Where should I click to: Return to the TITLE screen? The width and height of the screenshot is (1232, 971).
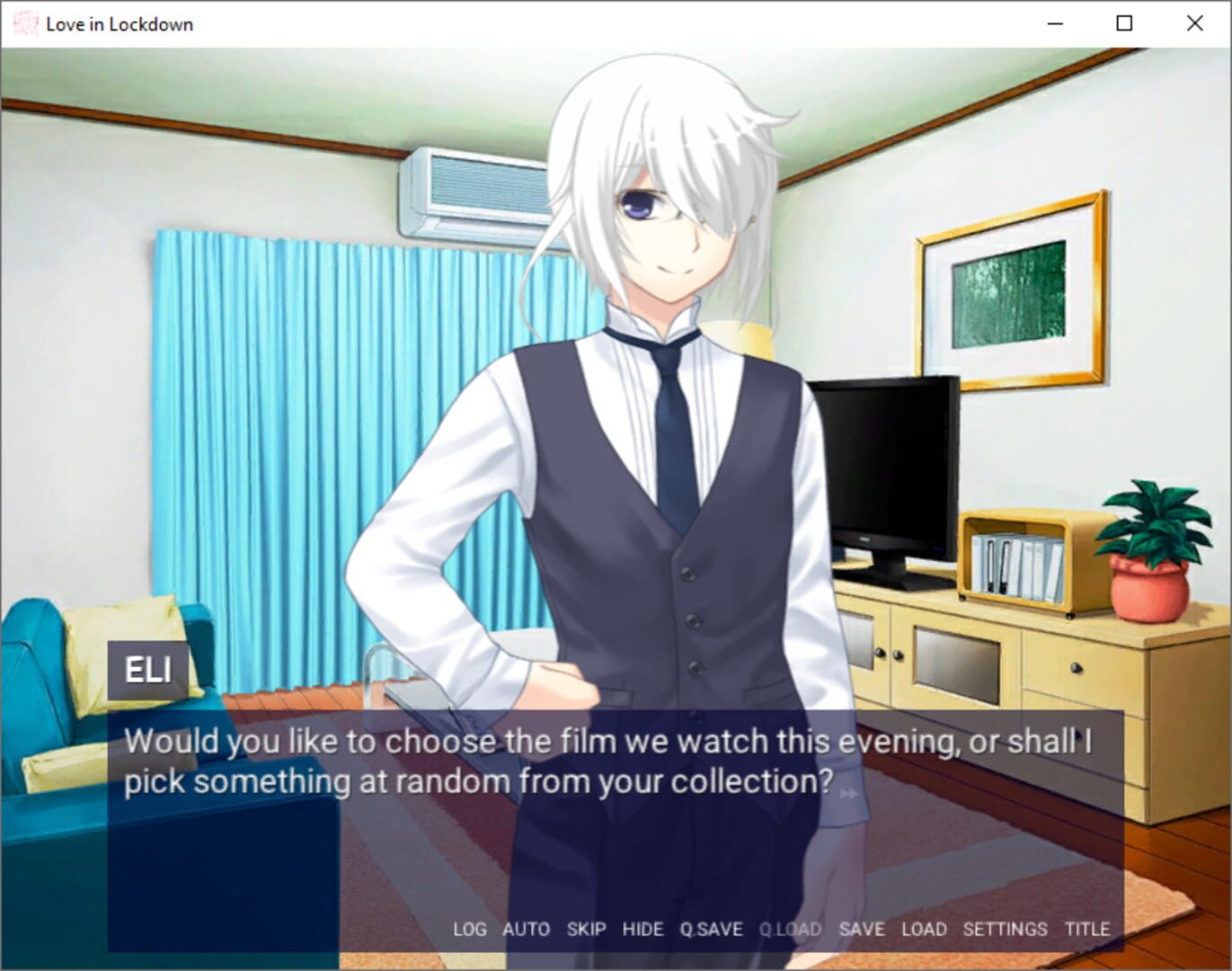click(x=1087, y=929)
